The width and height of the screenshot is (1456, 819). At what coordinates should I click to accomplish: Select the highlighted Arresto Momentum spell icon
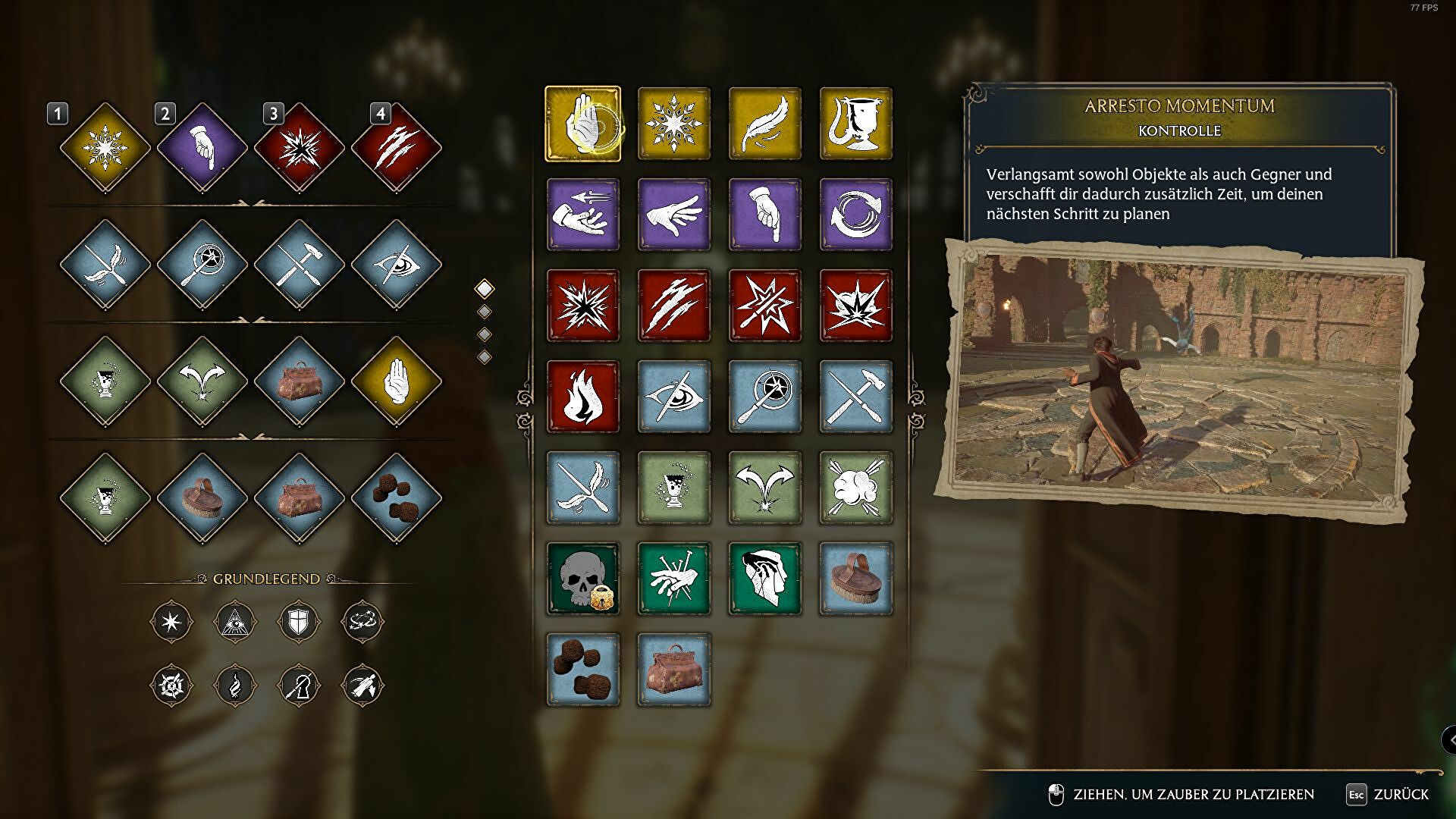coord(582,123)
